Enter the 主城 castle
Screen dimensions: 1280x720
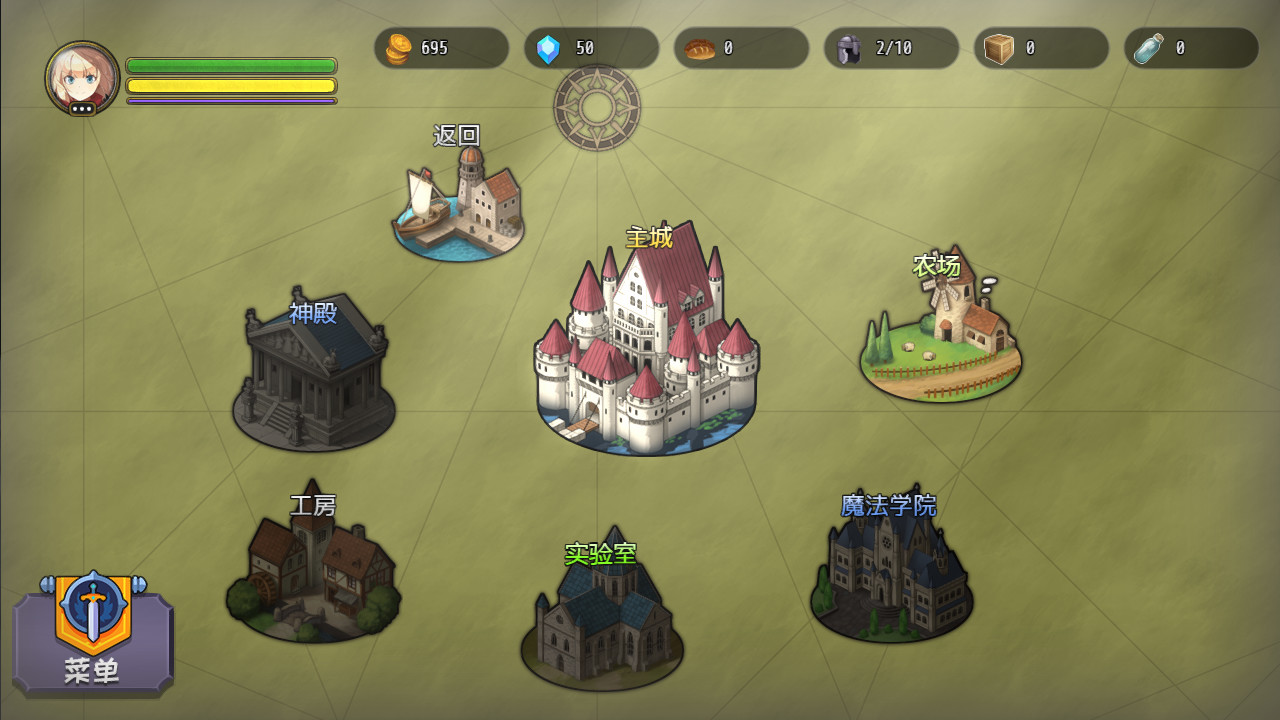[646, 345]
